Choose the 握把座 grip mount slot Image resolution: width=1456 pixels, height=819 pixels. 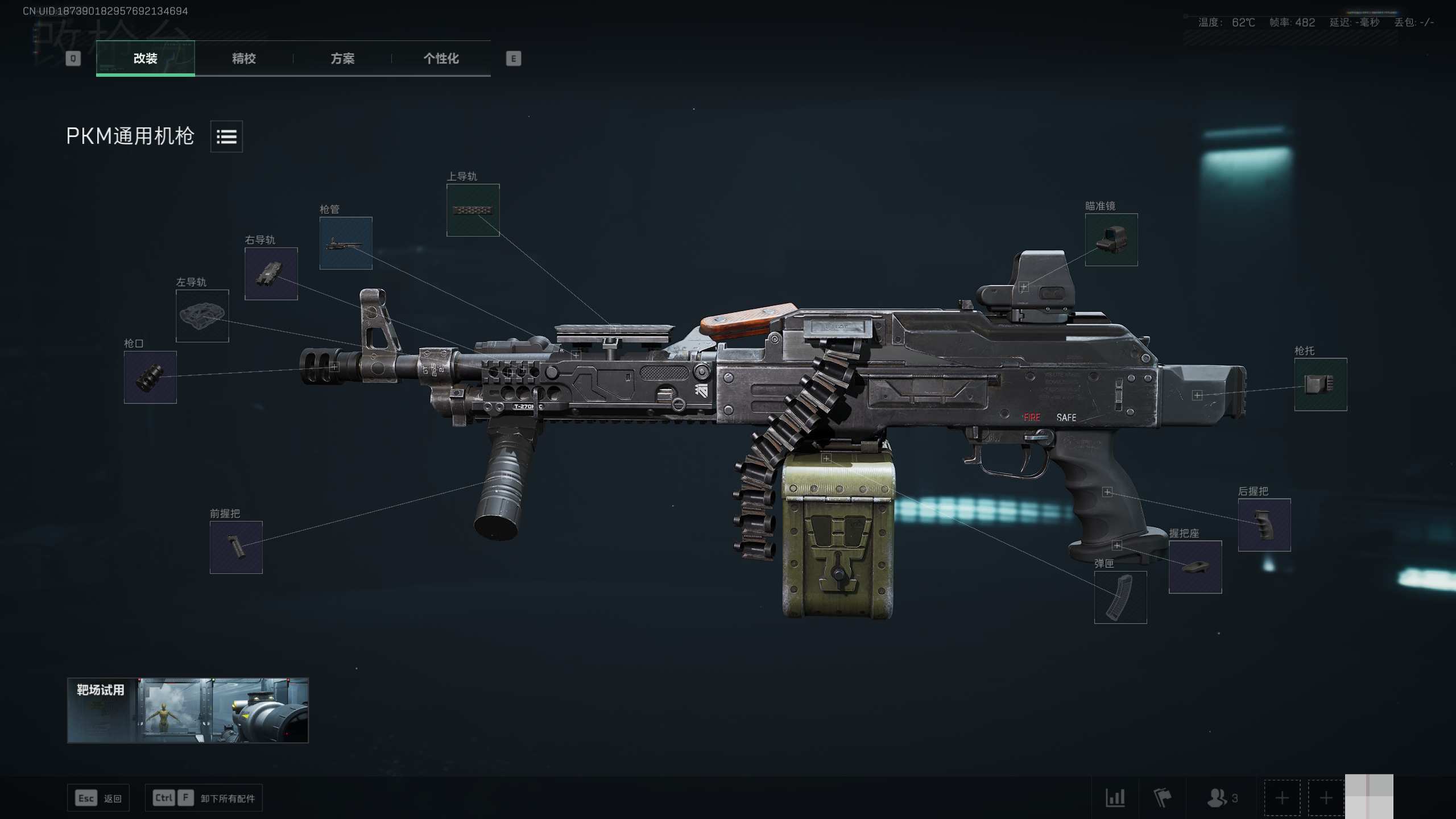click(x=1195, y=567)
